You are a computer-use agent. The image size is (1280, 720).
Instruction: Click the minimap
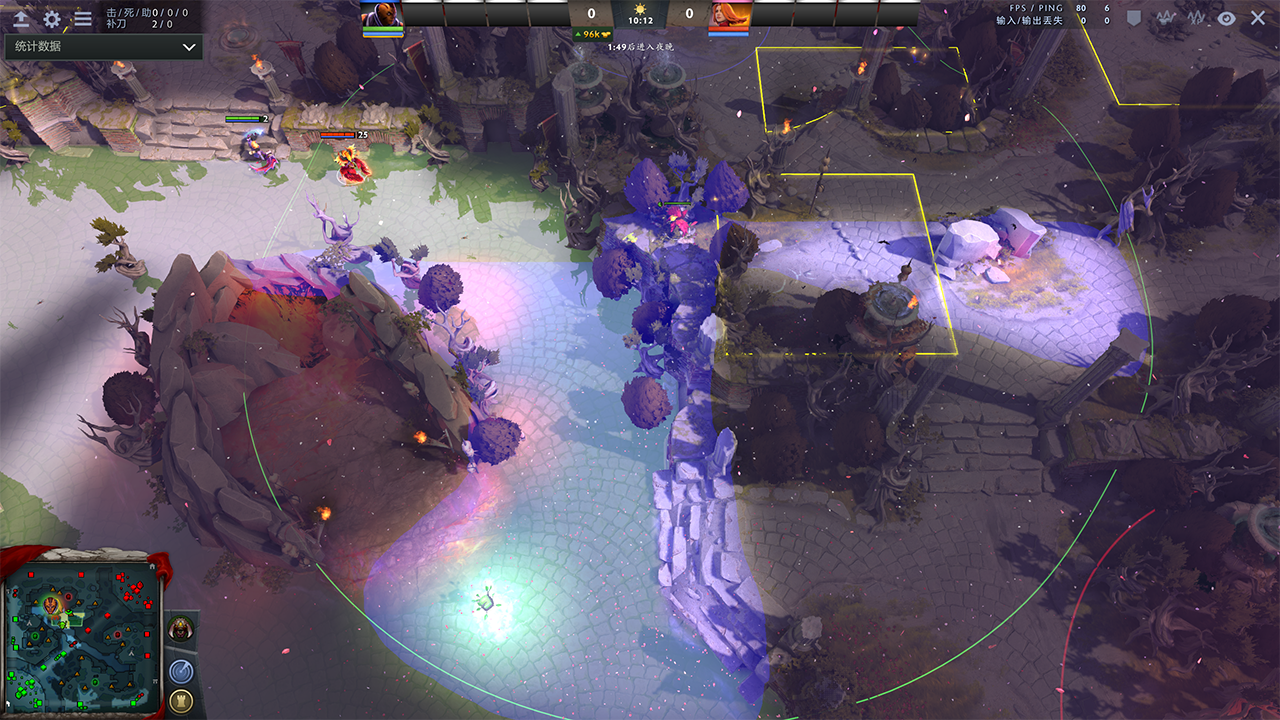[82, 636]
